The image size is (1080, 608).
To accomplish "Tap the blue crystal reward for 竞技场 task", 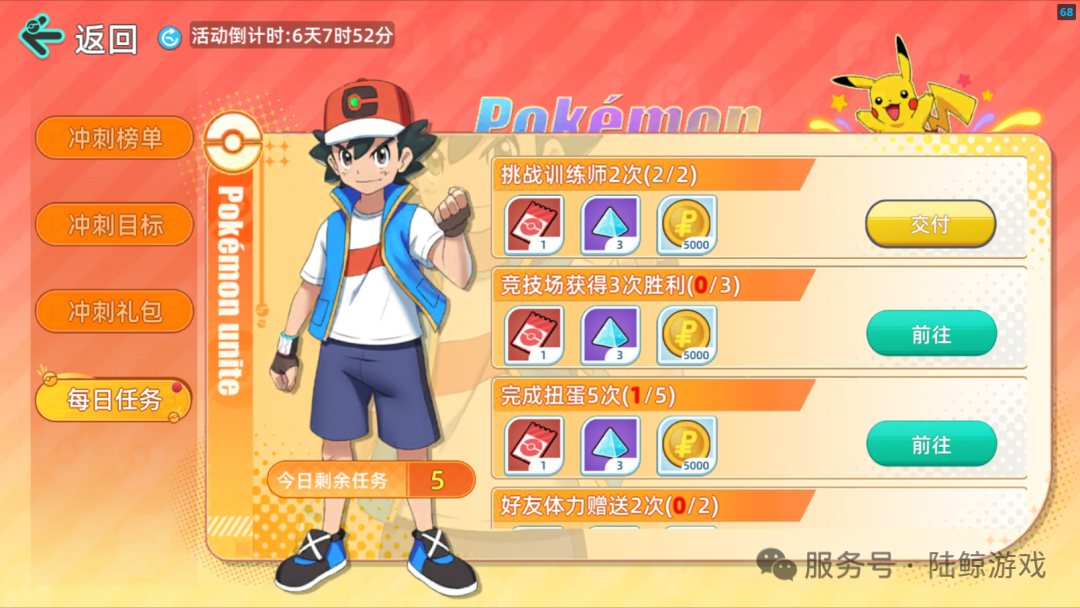I will [611, 335].
